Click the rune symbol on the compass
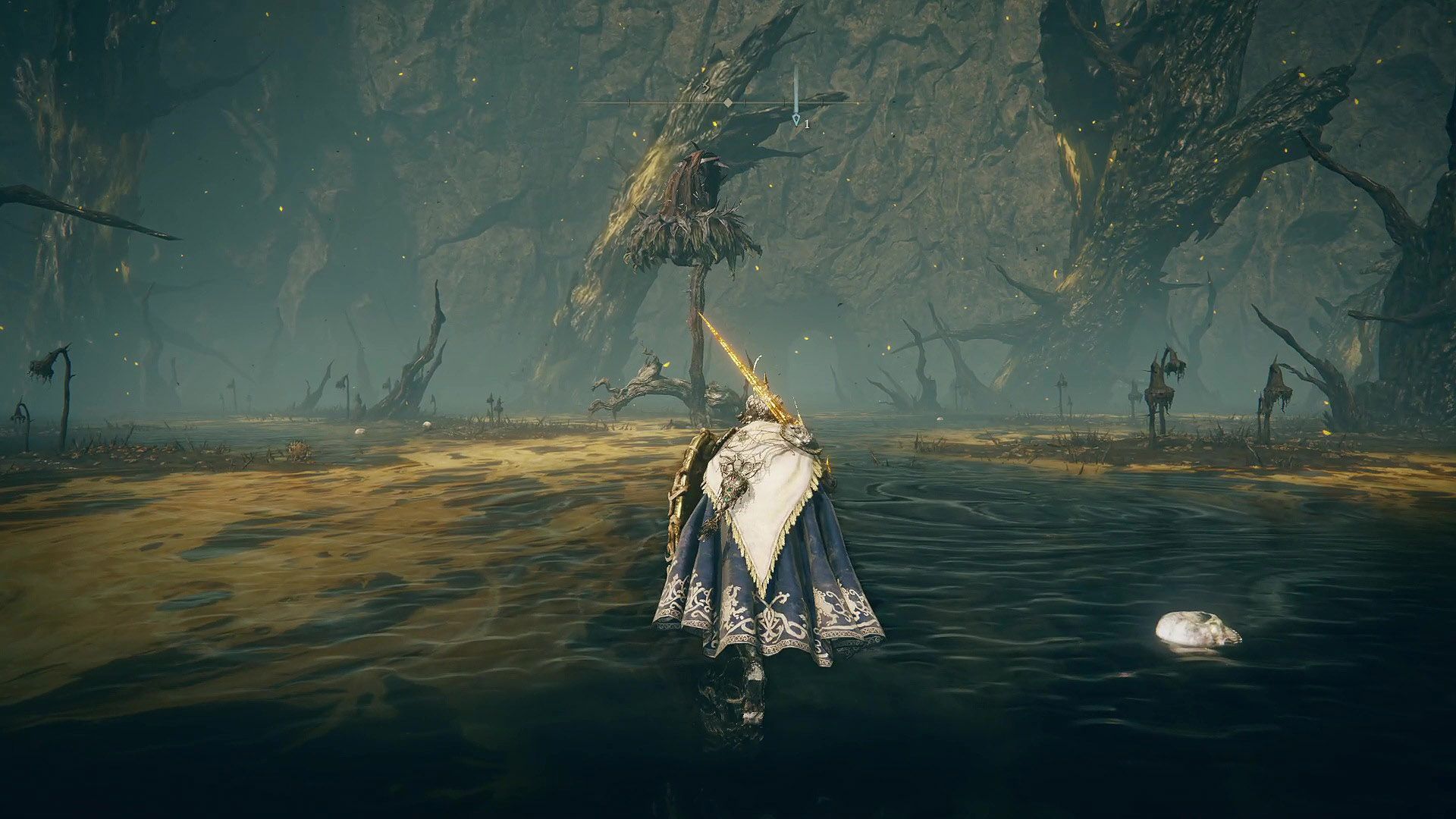The width and height of the screenshot is (1456, 819). (x=705, y=85)
